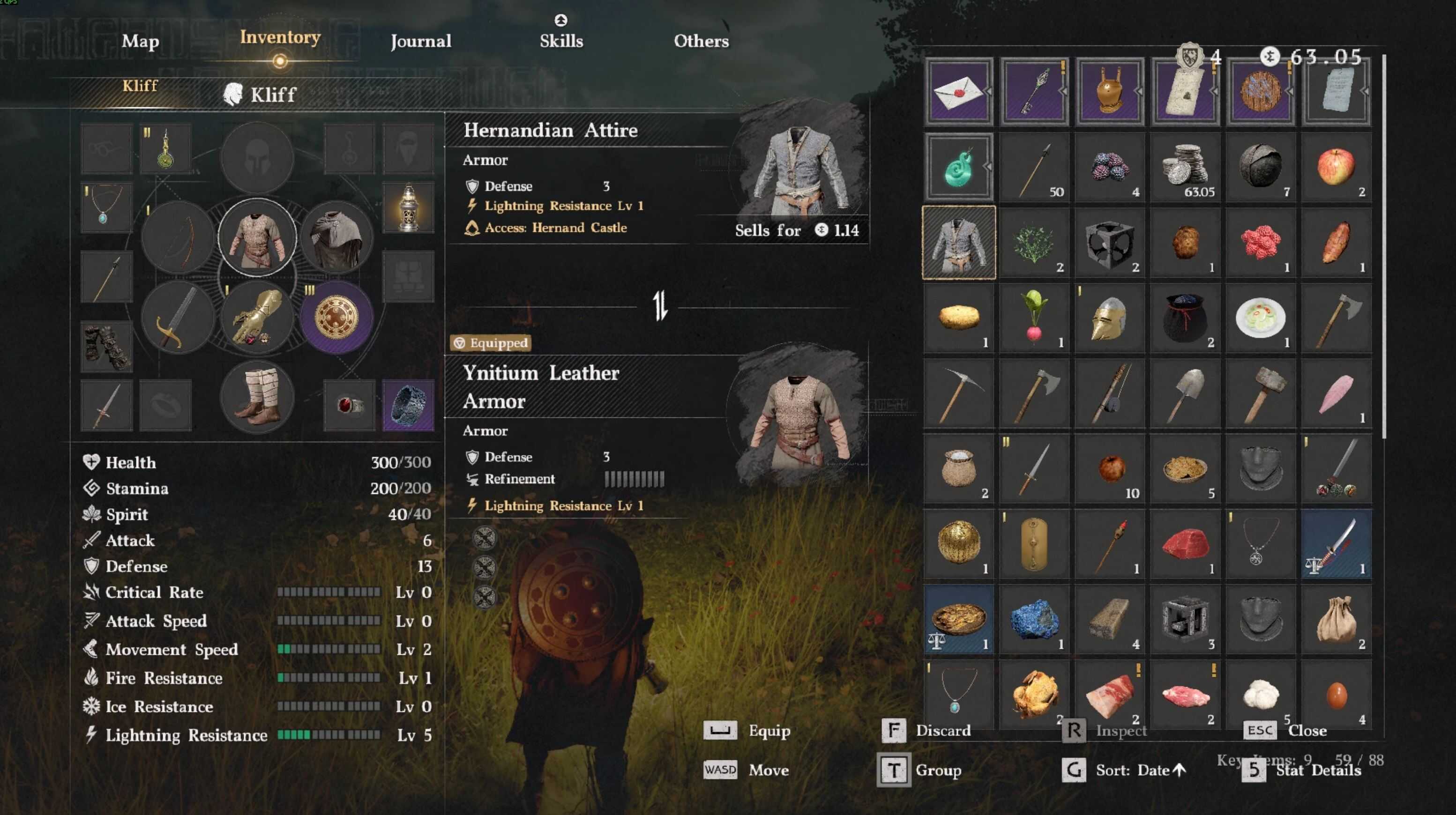Viewport: 1456px width, 815px height.
Task: Select the golden helmet item
Action: point(1109,318)
